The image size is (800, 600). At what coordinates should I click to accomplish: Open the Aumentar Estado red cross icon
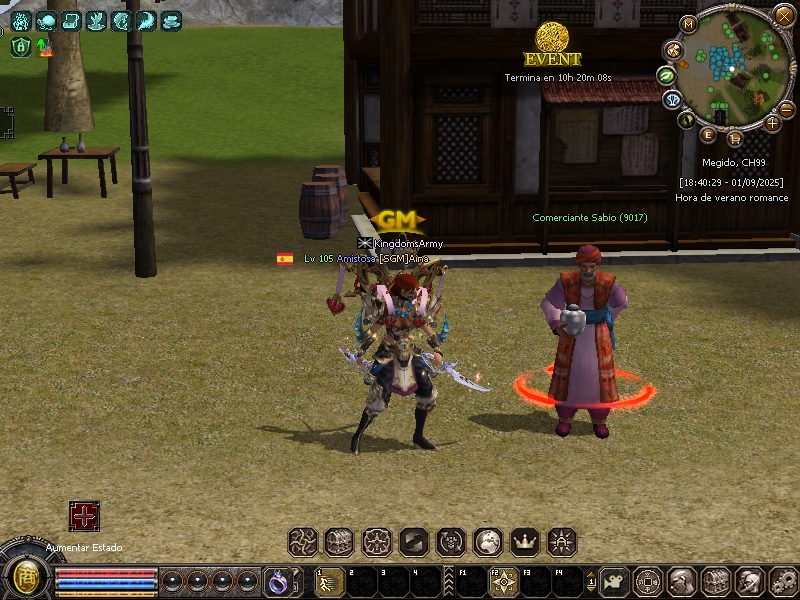click(84, 516)
